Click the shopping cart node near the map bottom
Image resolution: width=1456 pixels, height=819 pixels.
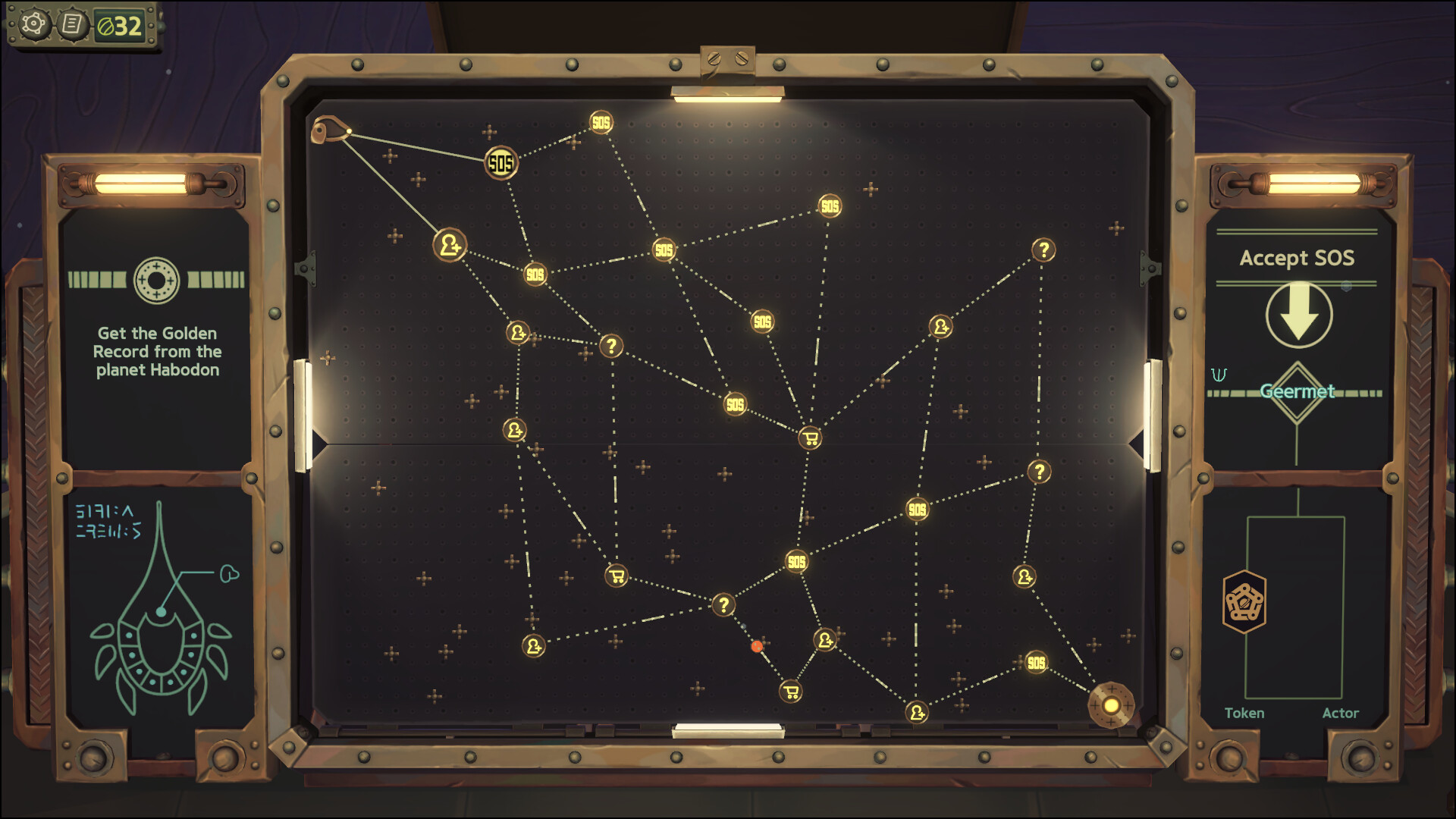[791, 692]
